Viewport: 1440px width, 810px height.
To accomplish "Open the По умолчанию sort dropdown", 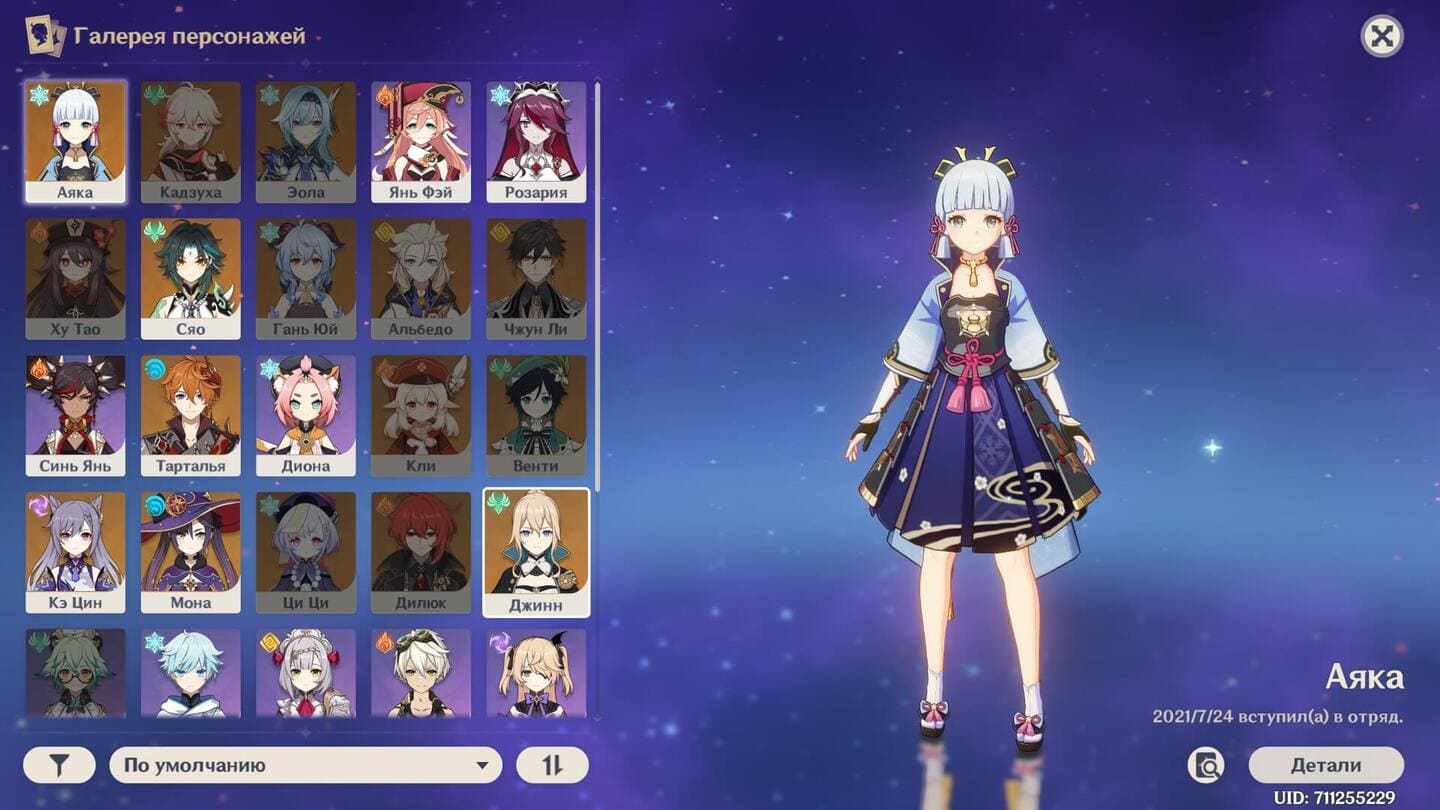I will [305, 766].
